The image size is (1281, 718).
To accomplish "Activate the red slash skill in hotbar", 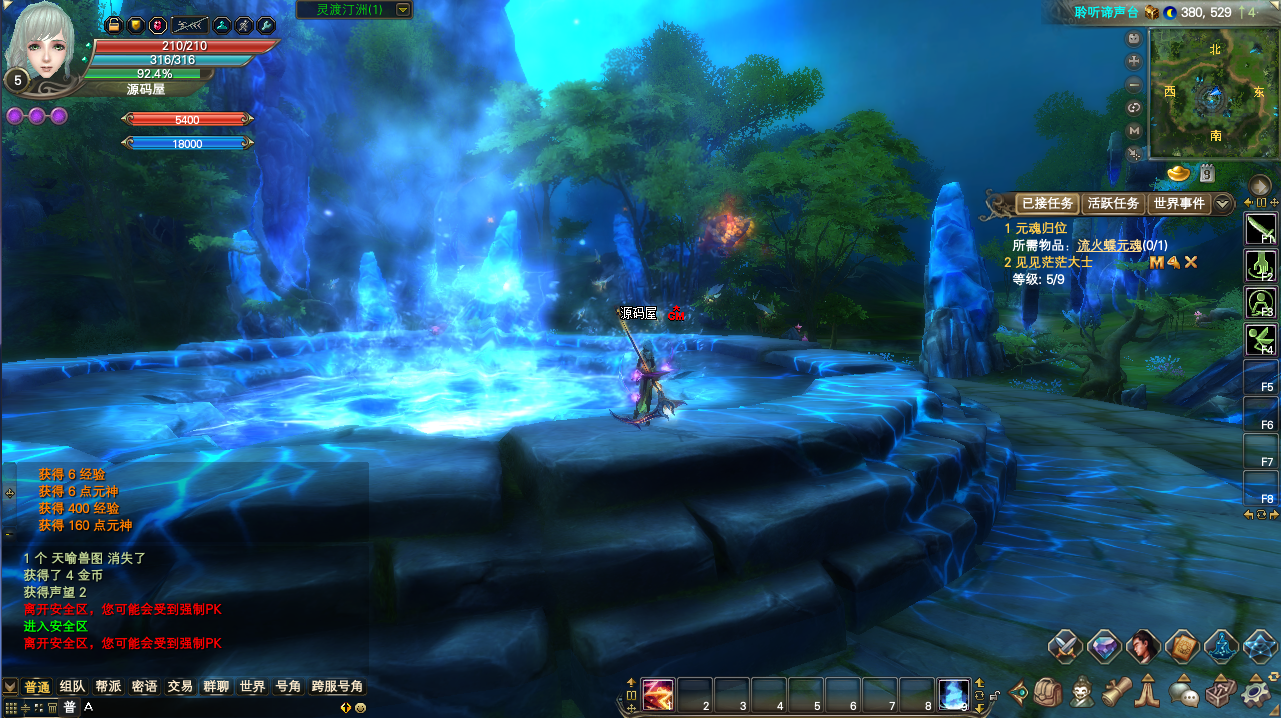I will [x=658, y=693].
